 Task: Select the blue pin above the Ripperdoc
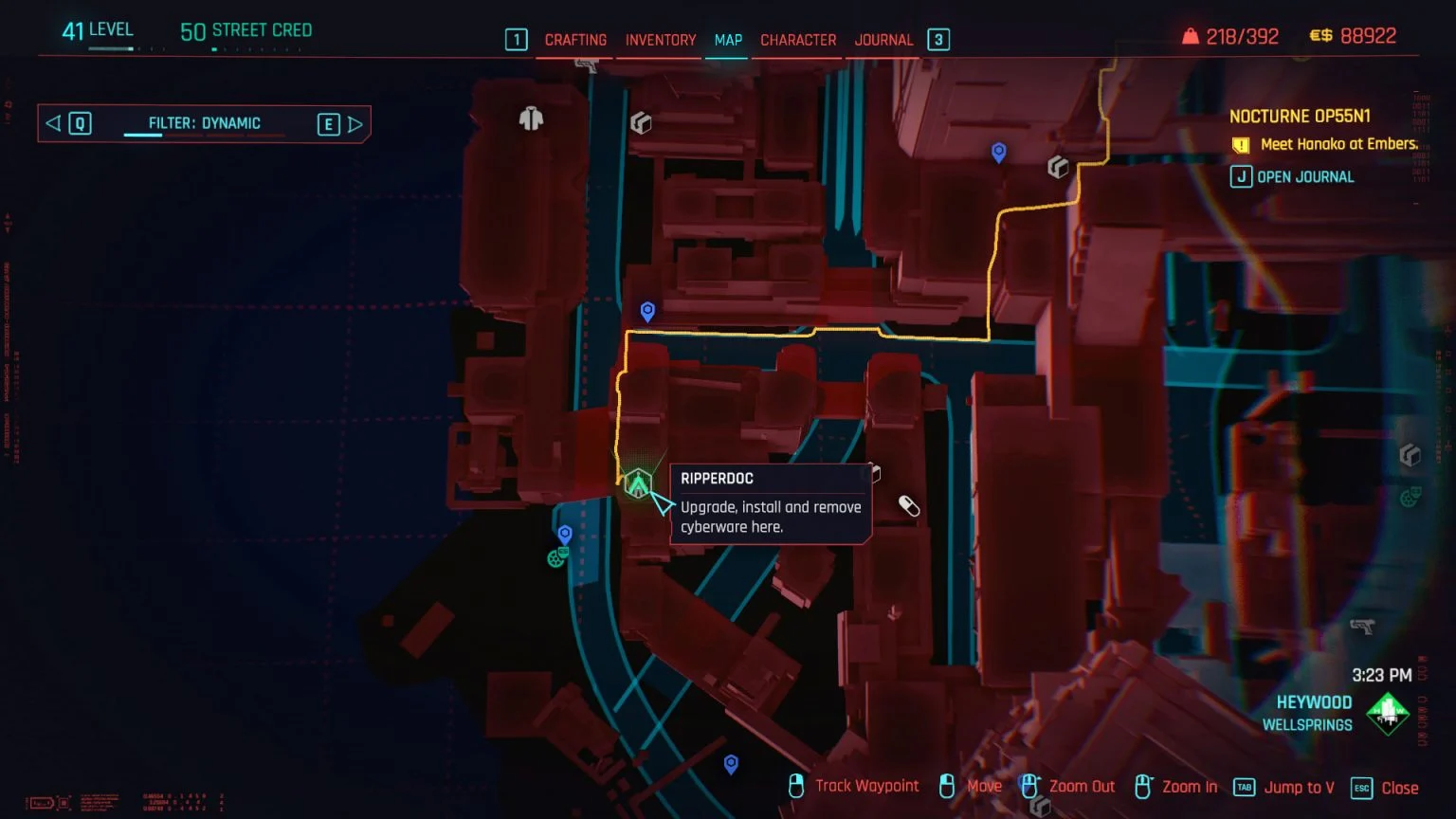[647, 310]
